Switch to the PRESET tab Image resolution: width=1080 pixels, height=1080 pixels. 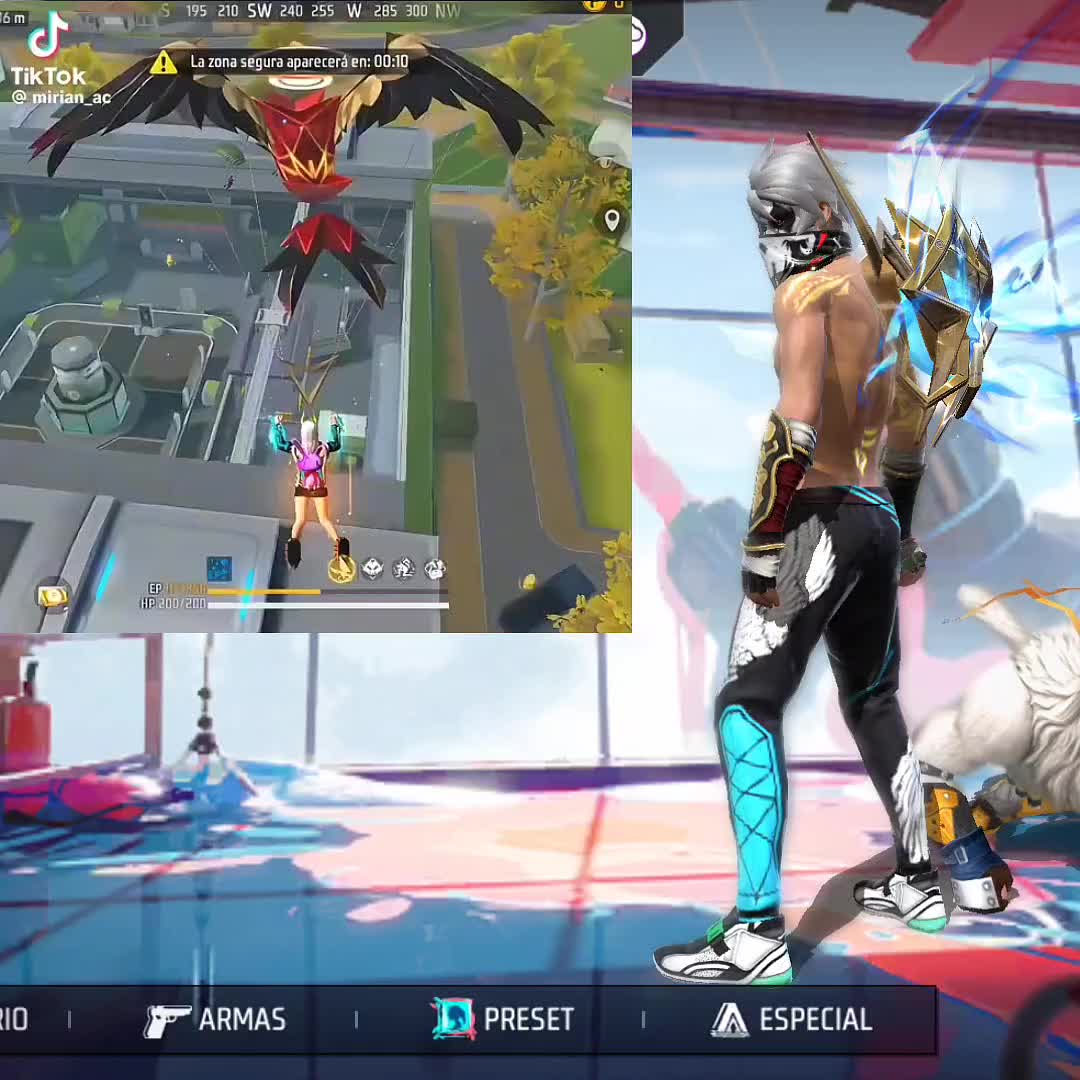pos(504,1020)
